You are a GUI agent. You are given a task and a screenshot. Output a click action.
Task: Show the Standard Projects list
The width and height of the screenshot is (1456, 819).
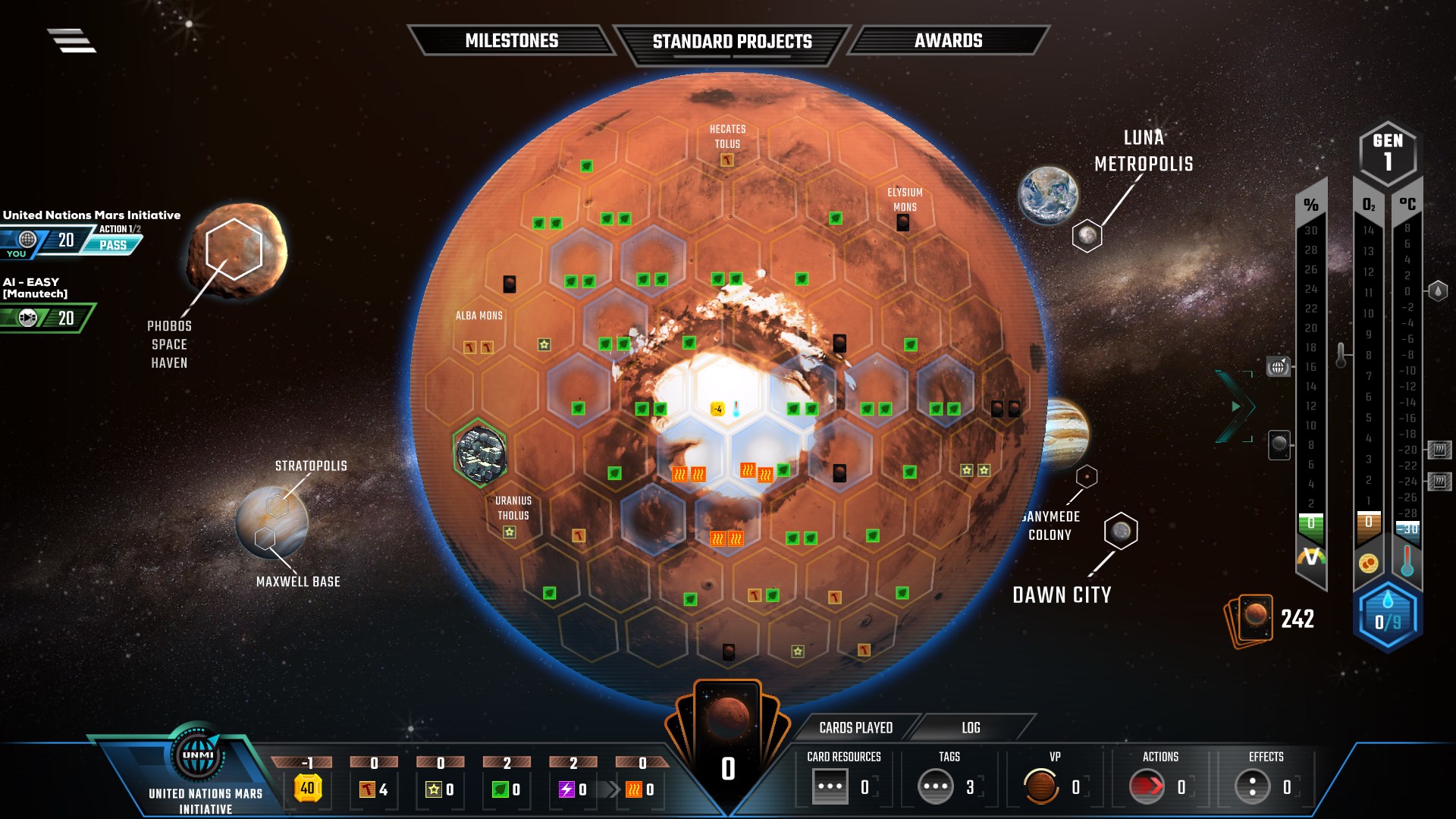pos(732,42)
